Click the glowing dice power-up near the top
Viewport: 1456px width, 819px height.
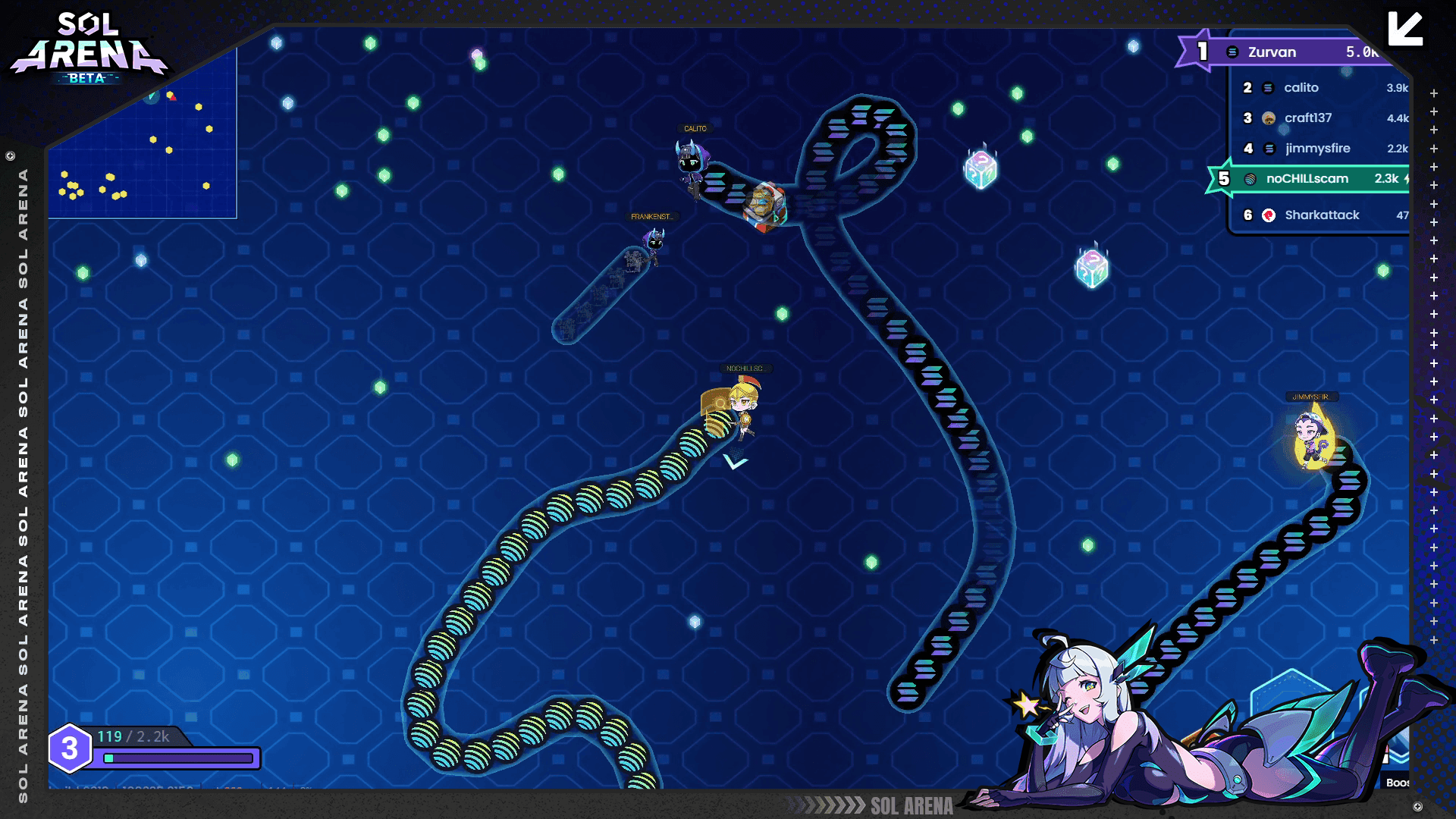[980, 168]
